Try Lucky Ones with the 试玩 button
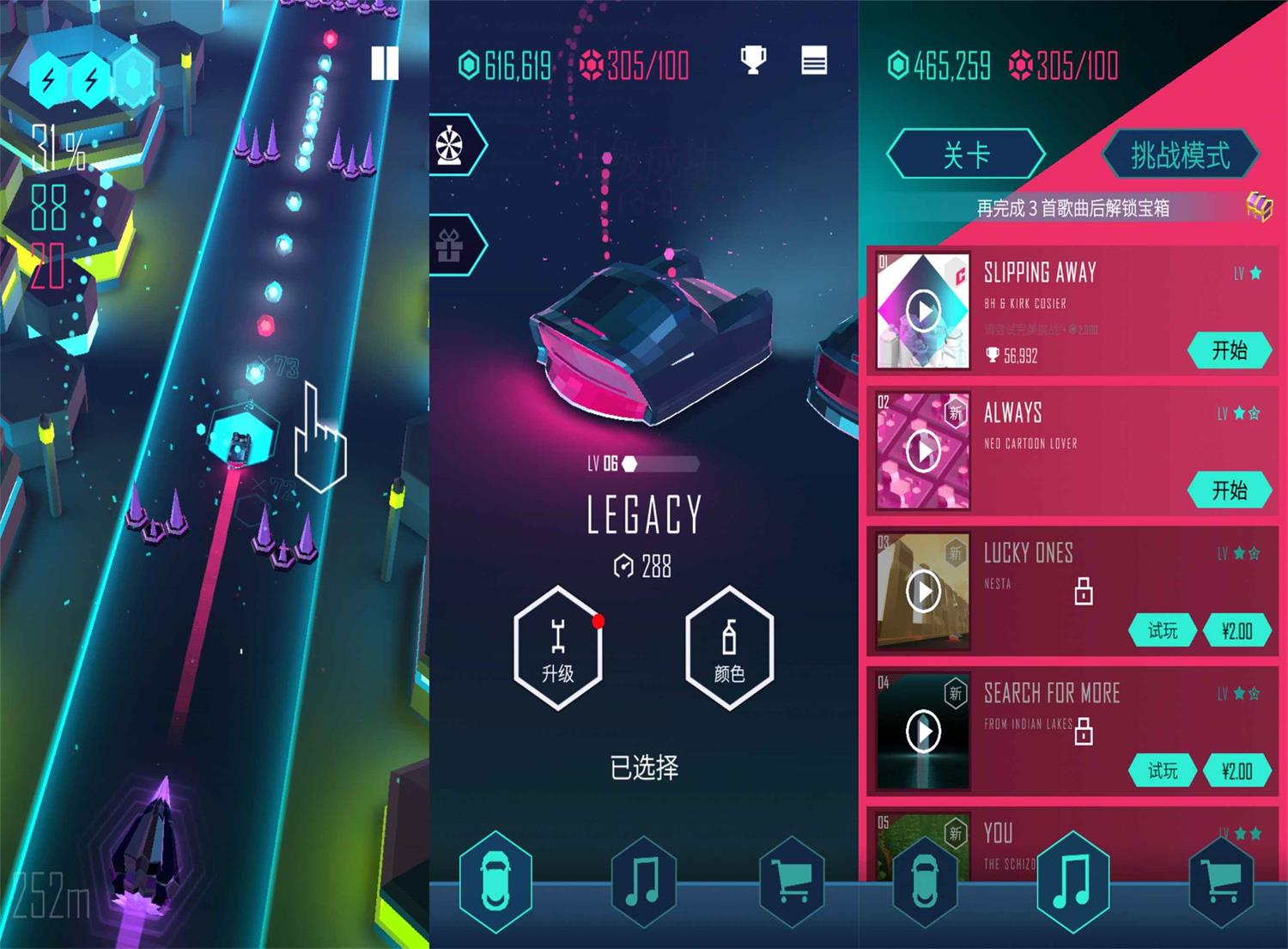 (x=1163, y=631)
